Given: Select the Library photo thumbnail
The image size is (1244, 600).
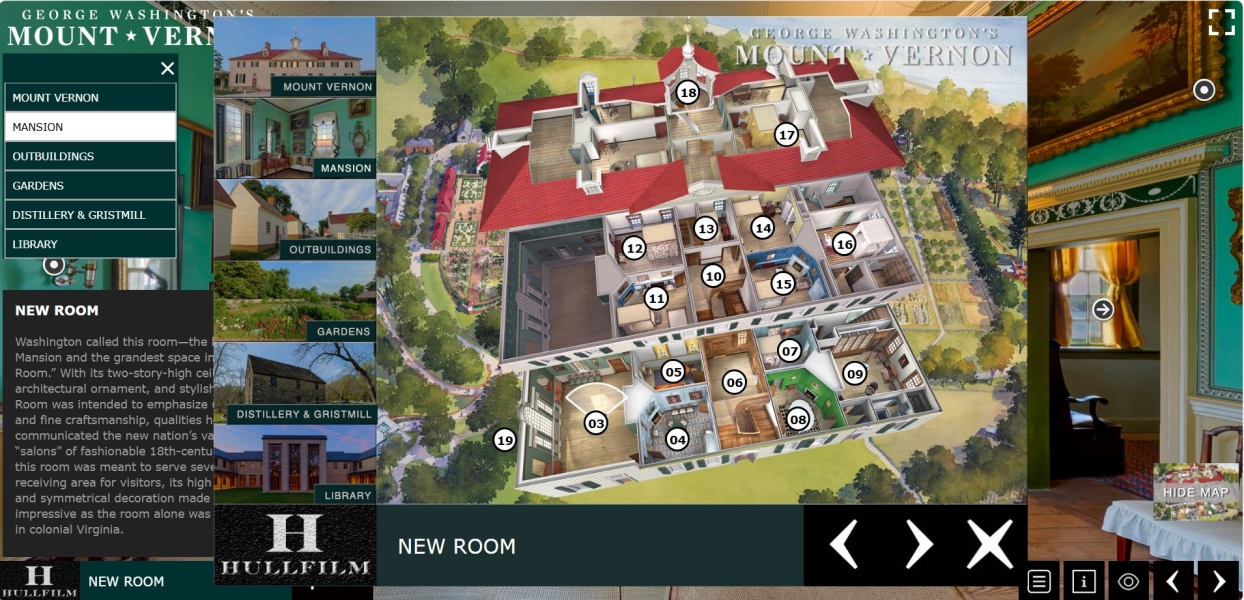Looking at the screenshot, I should click(295, 465).
